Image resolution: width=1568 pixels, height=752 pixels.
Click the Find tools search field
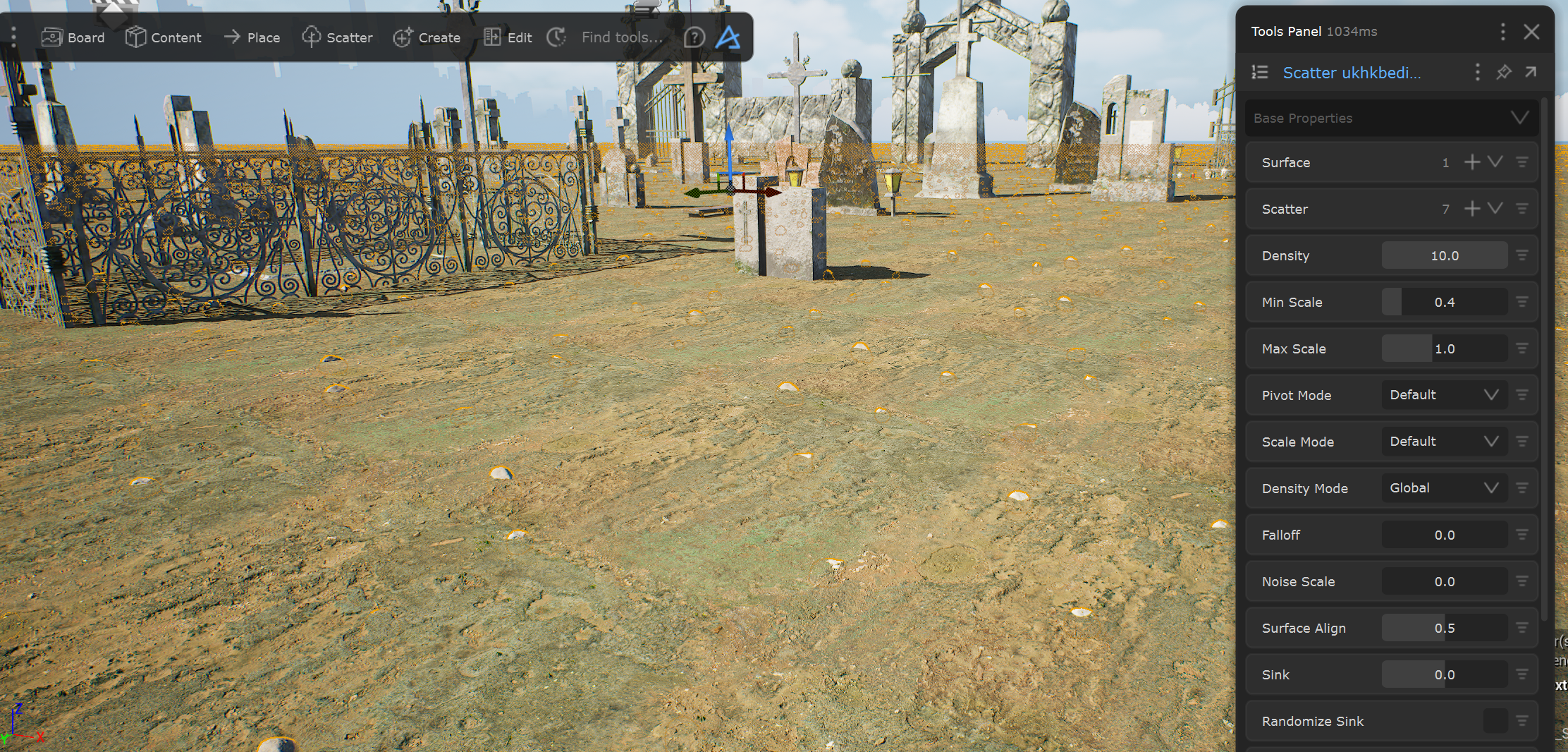(622, 37)
